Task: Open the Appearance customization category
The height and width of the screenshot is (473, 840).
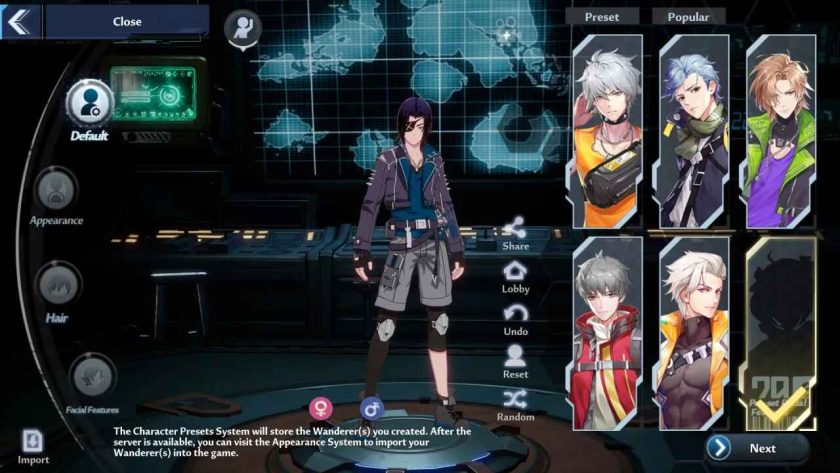Action: click(x=56, y=189)
